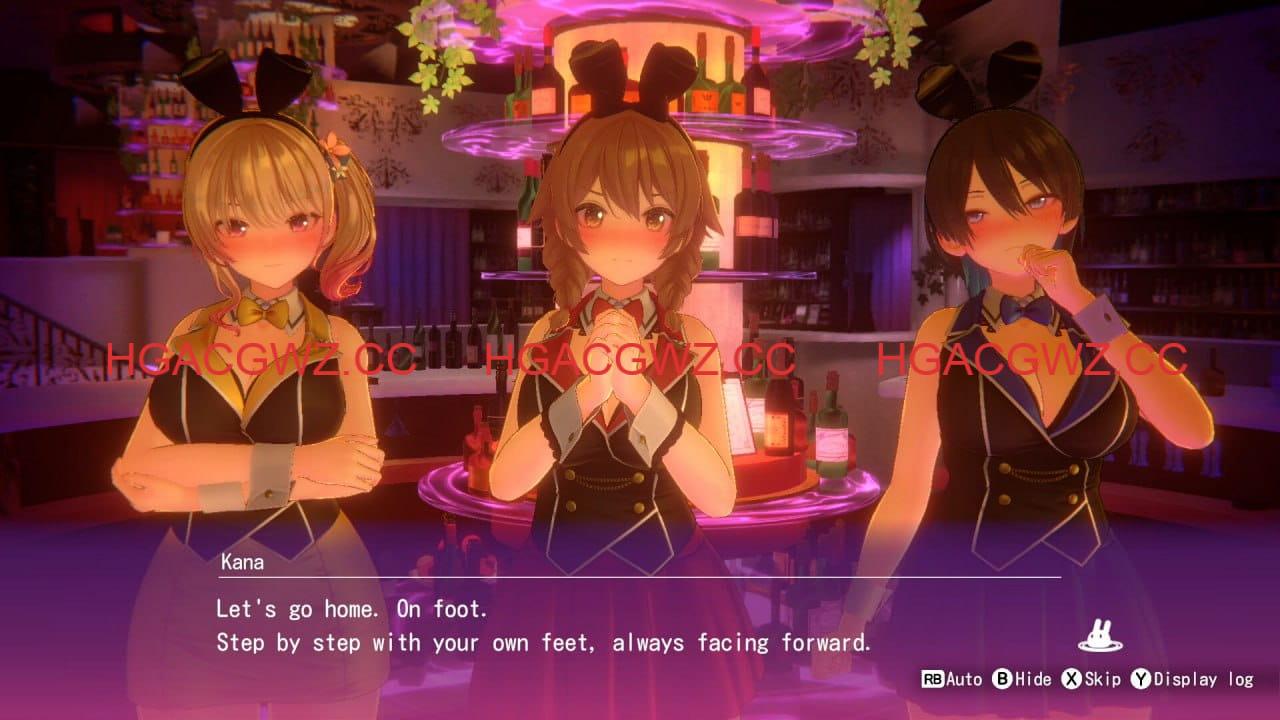Enable Auto text advance mode
This screenshot has width=1280, height=720.
point(963,678)
